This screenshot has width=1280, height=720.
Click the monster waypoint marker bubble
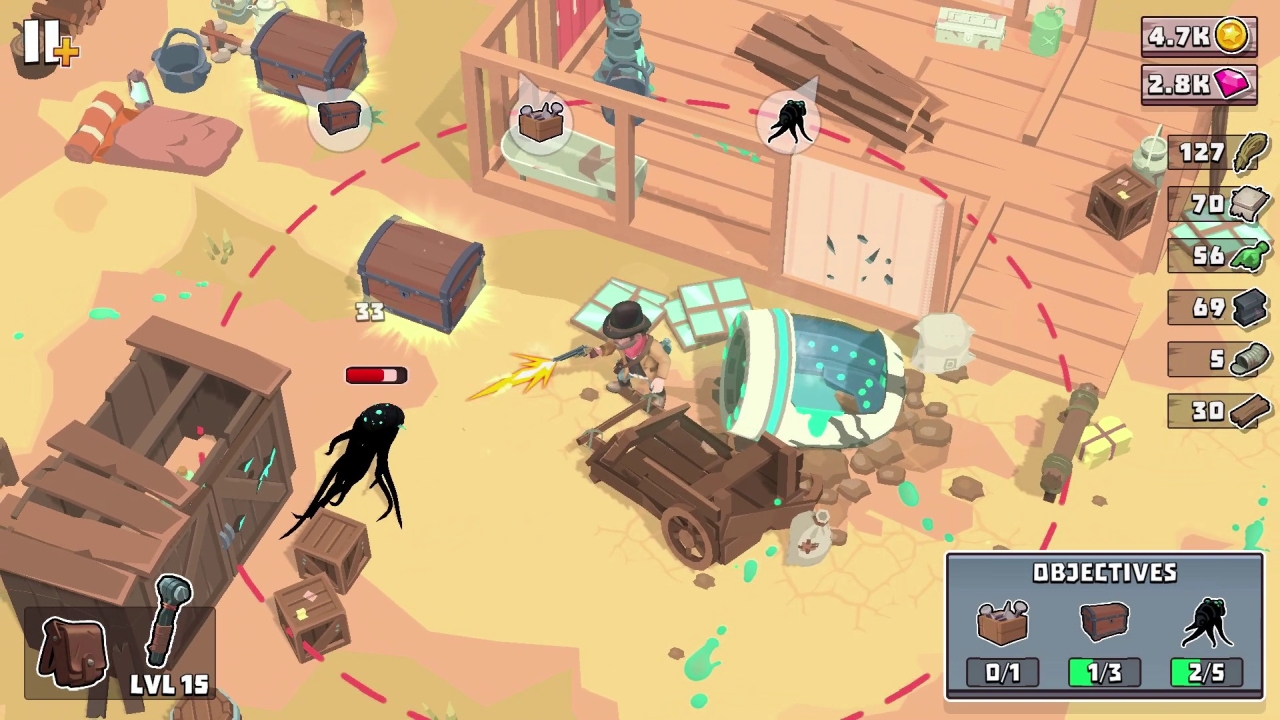pyautogui.click(x=791, y=120)
